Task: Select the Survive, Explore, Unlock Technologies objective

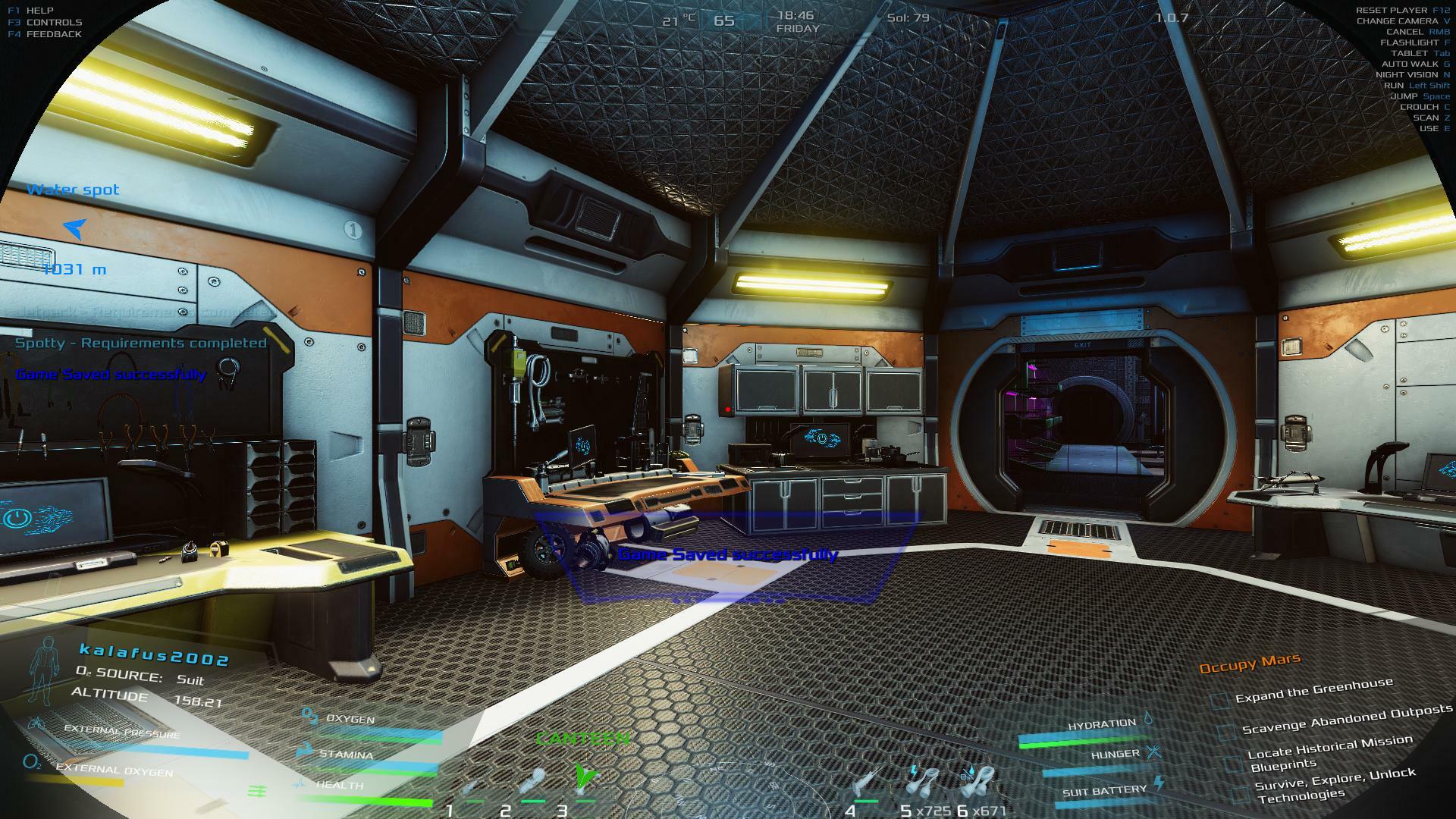Action: click(x=1333, y=786)
